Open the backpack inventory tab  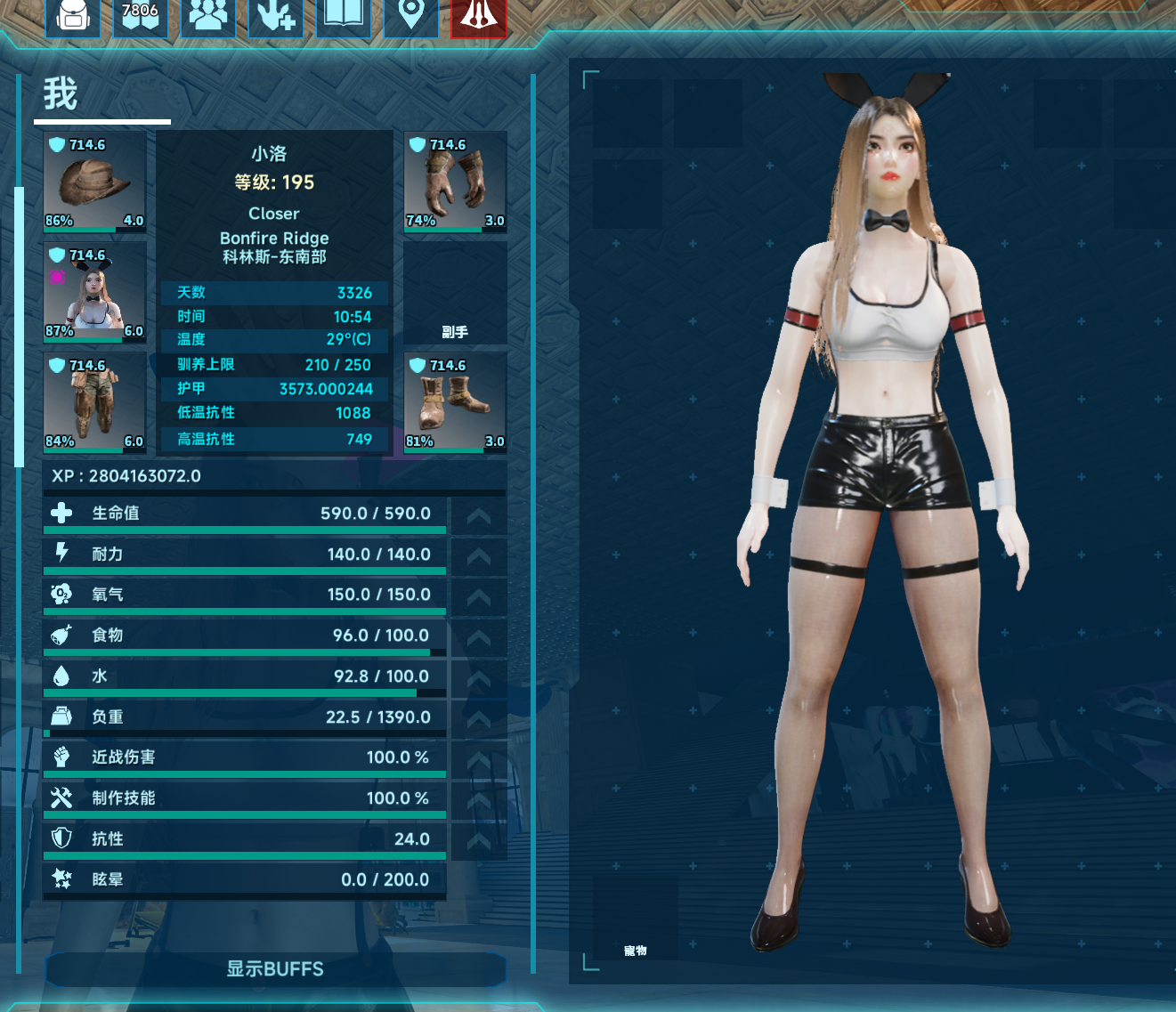[73, 15]
